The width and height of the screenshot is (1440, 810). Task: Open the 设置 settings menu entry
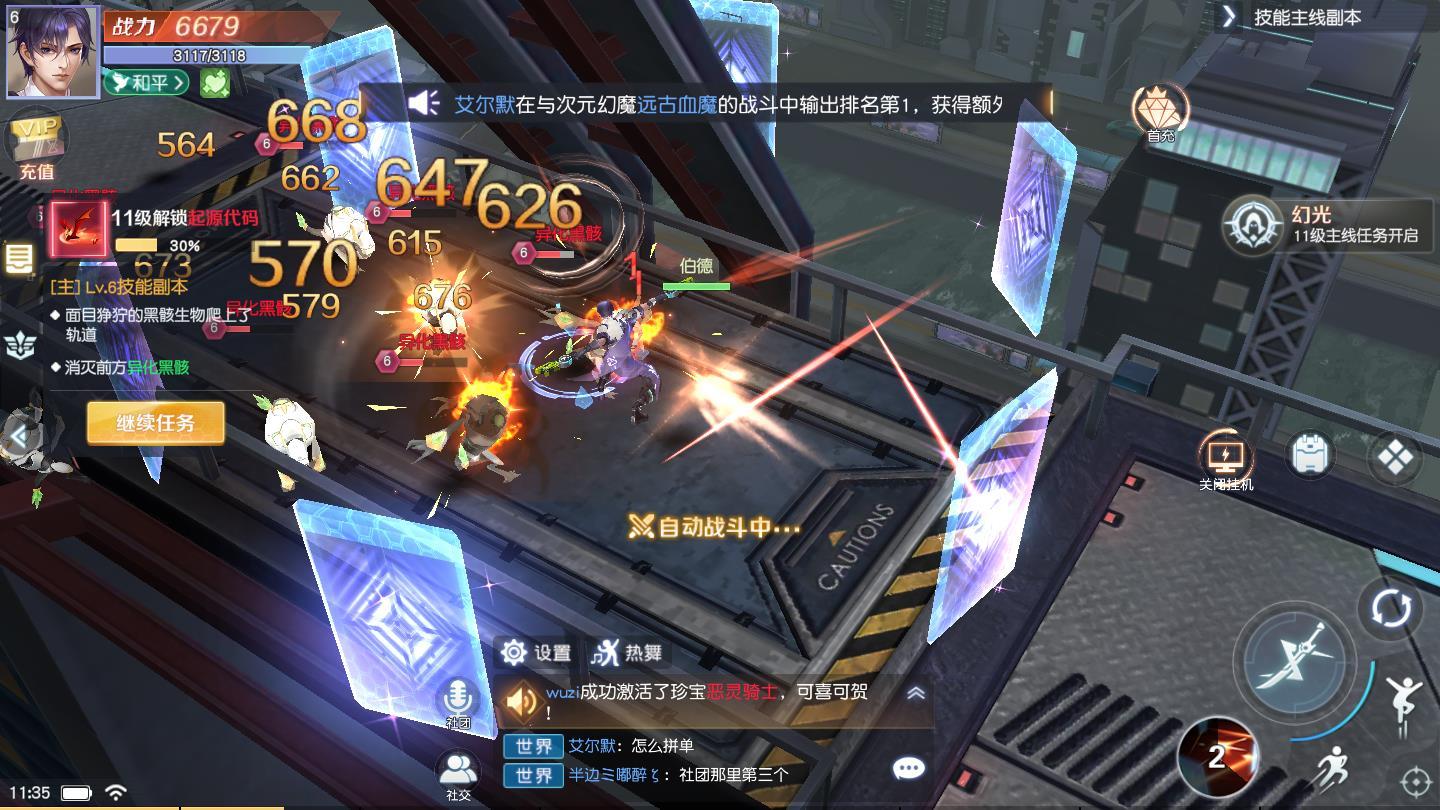535,653
